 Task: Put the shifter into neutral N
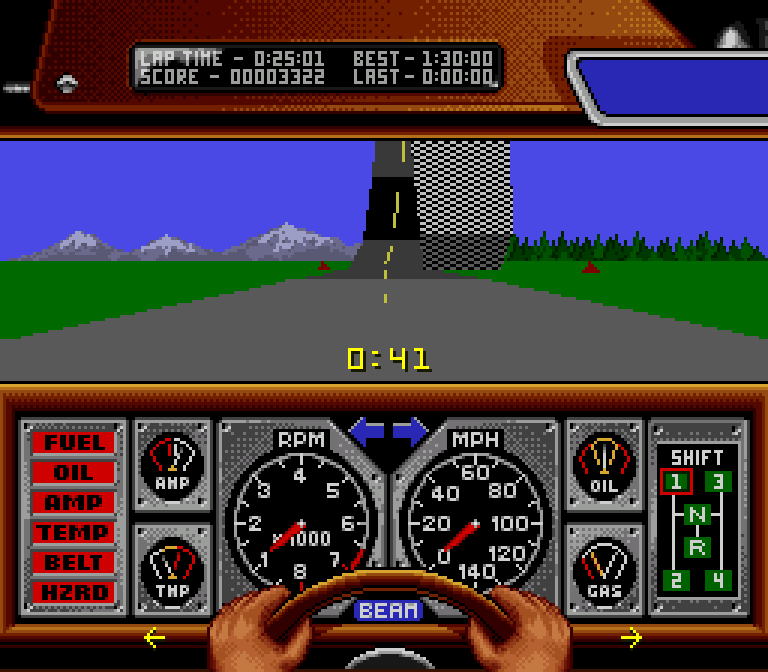coord(697,516)
